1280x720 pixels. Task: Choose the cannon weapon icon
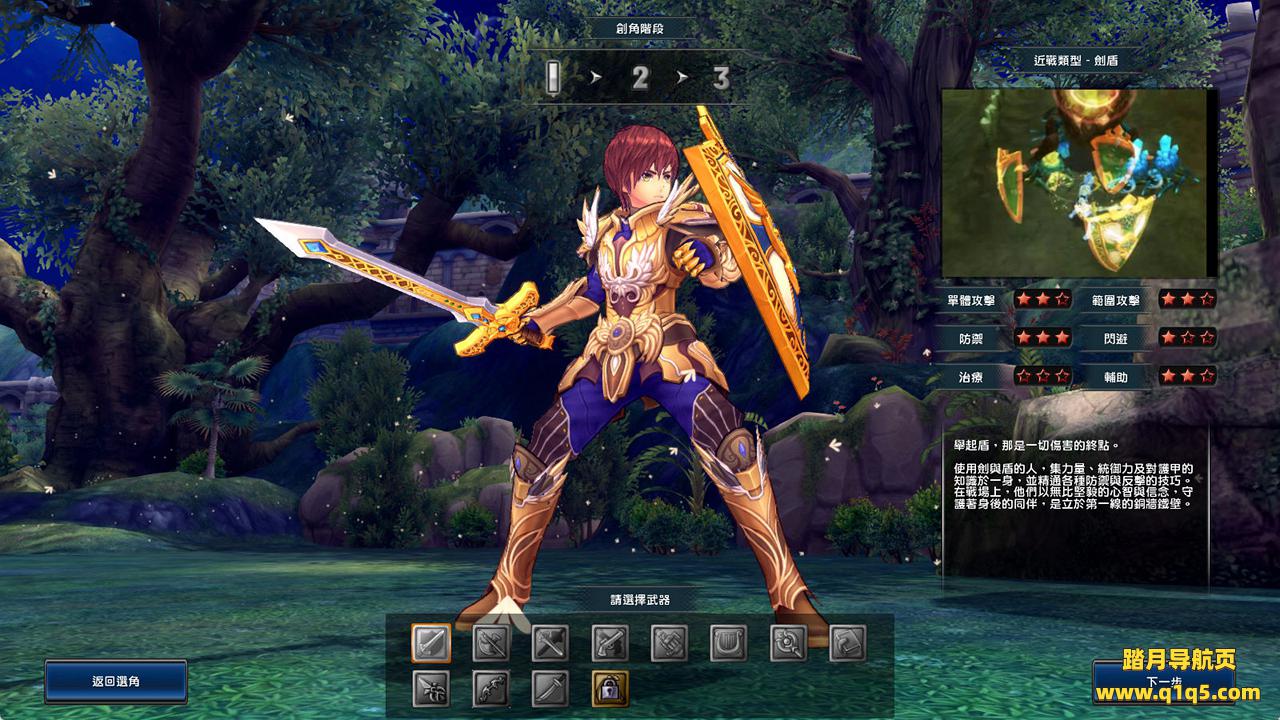pos(669,643)
